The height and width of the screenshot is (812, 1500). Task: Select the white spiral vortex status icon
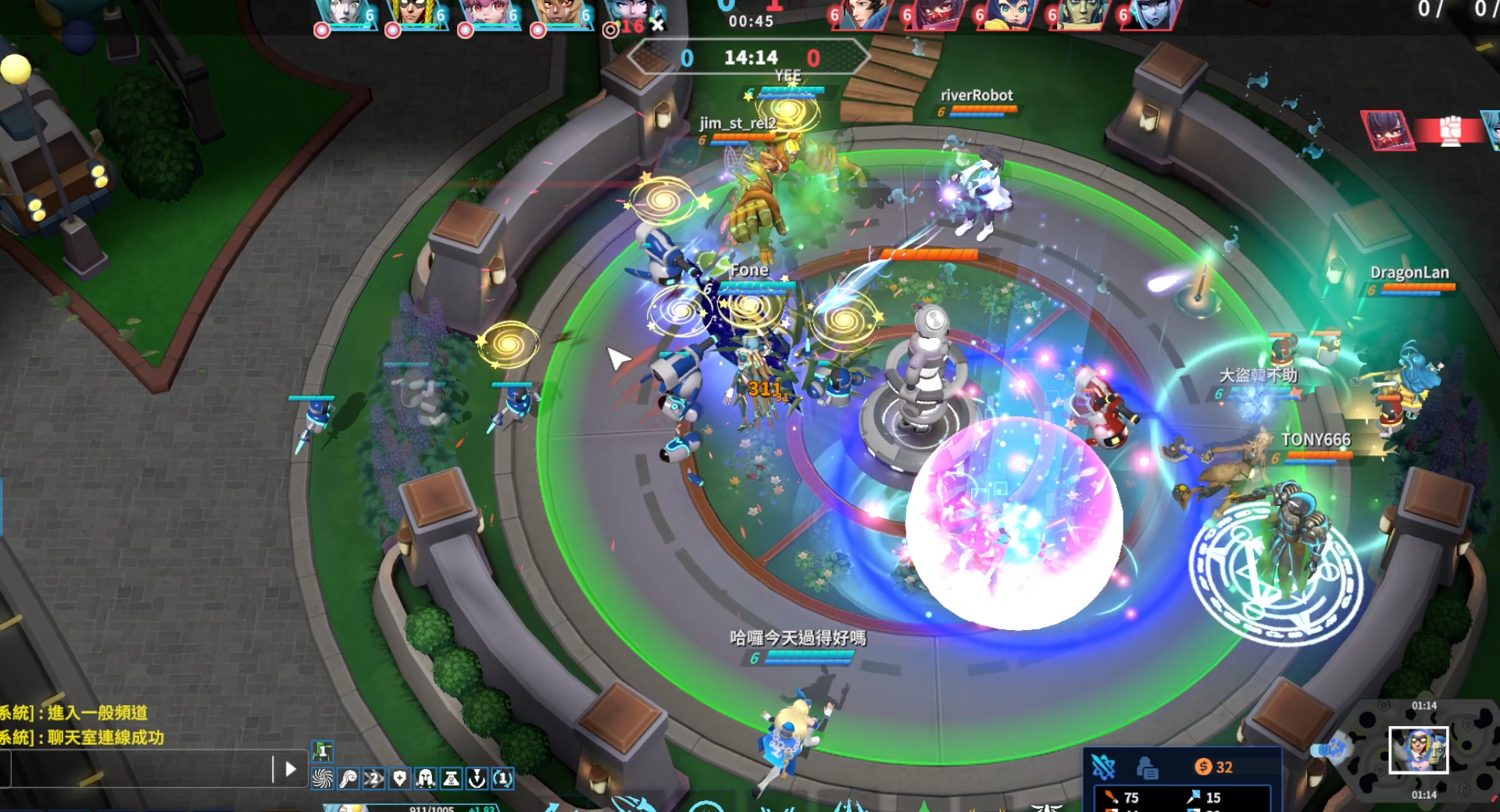322,778
